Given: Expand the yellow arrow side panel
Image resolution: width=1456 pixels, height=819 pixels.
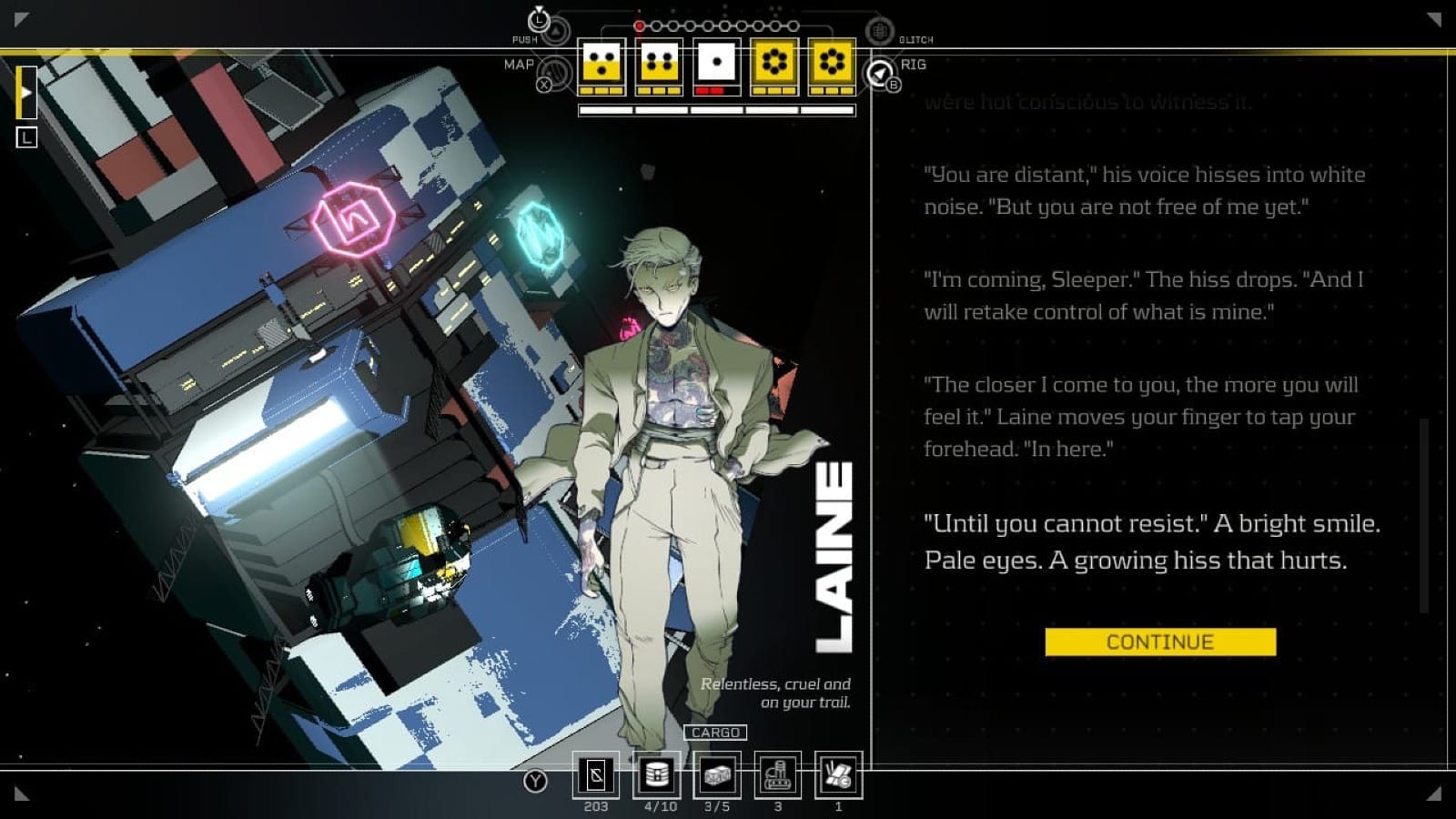Looking at the screenshot, I should [26, 92].
